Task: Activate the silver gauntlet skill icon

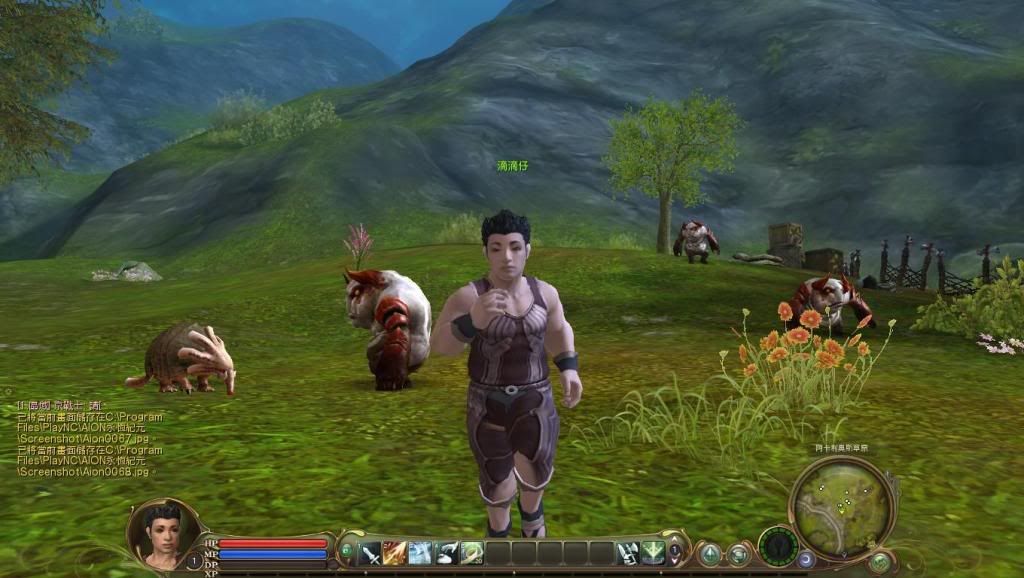Action: point(627,552)
